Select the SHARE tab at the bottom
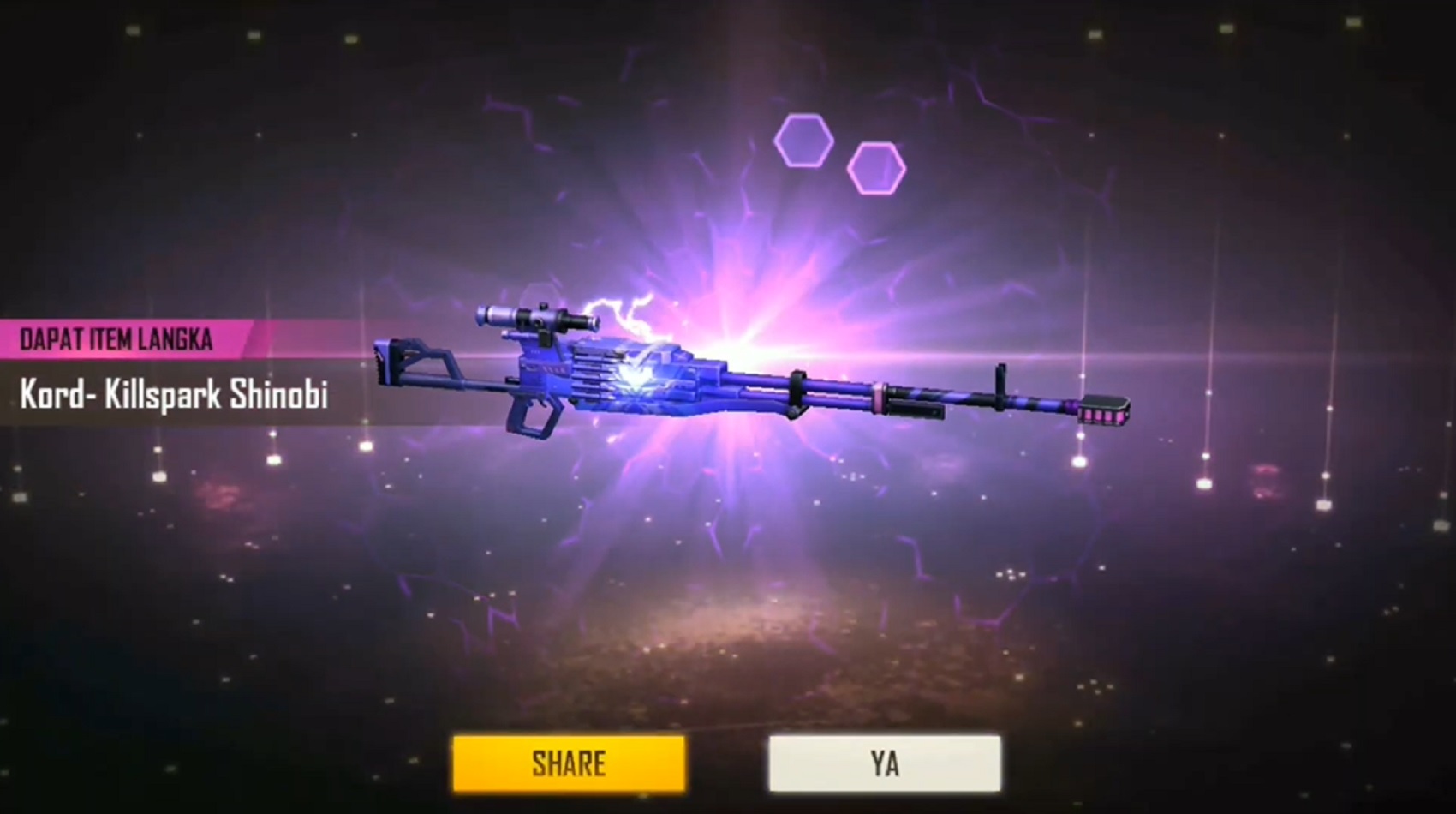1456x814 pixels. (568, 763)
